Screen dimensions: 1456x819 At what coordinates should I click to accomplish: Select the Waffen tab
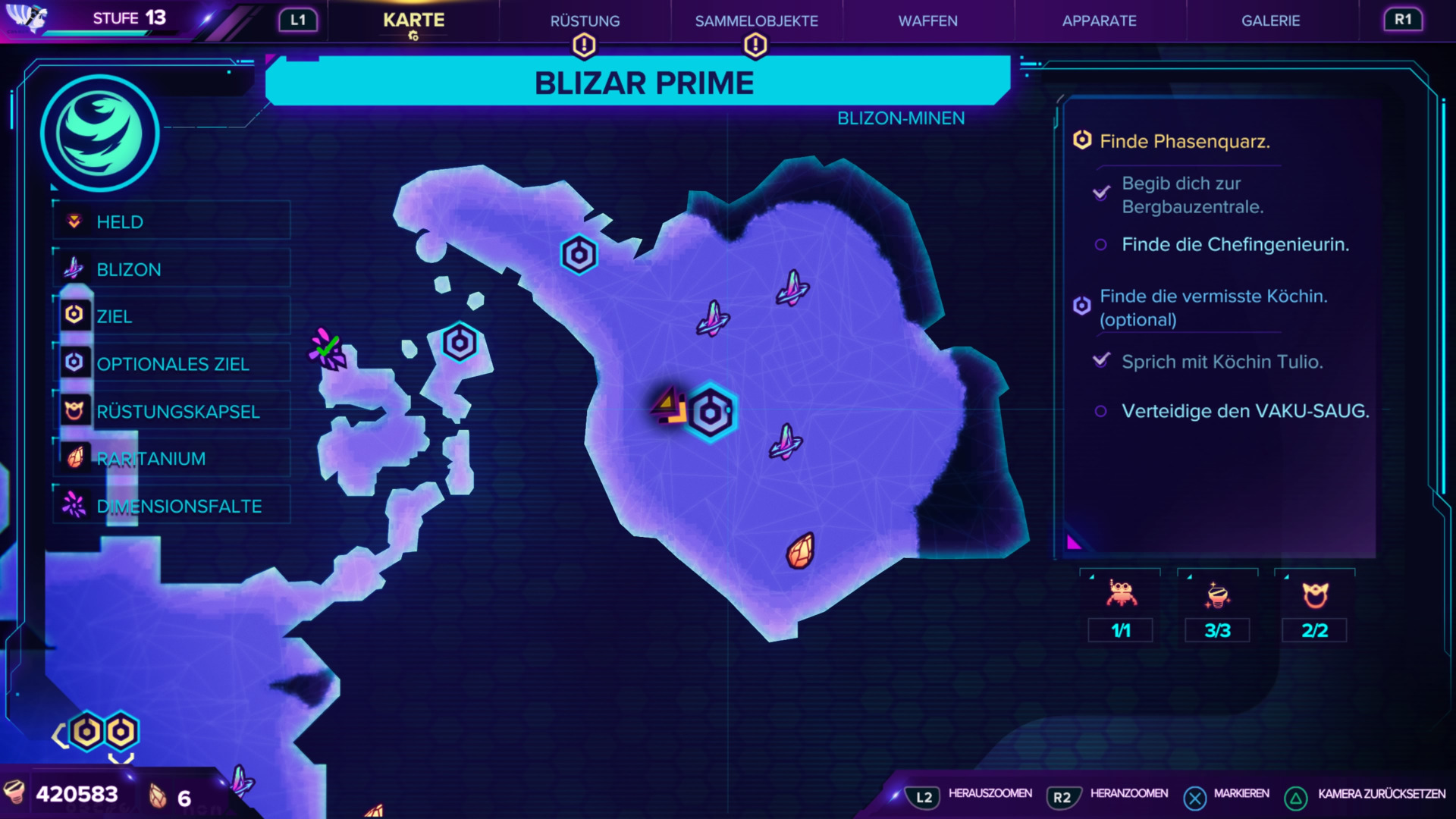[x=927, y=21]
